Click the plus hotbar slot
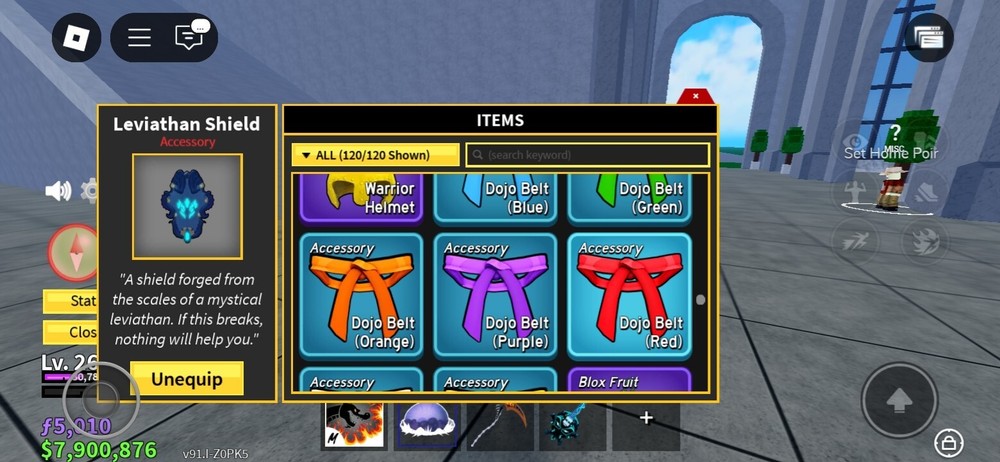Image resolution: width=1000 pixels, height=462 pixels. [x=646, y=419]
